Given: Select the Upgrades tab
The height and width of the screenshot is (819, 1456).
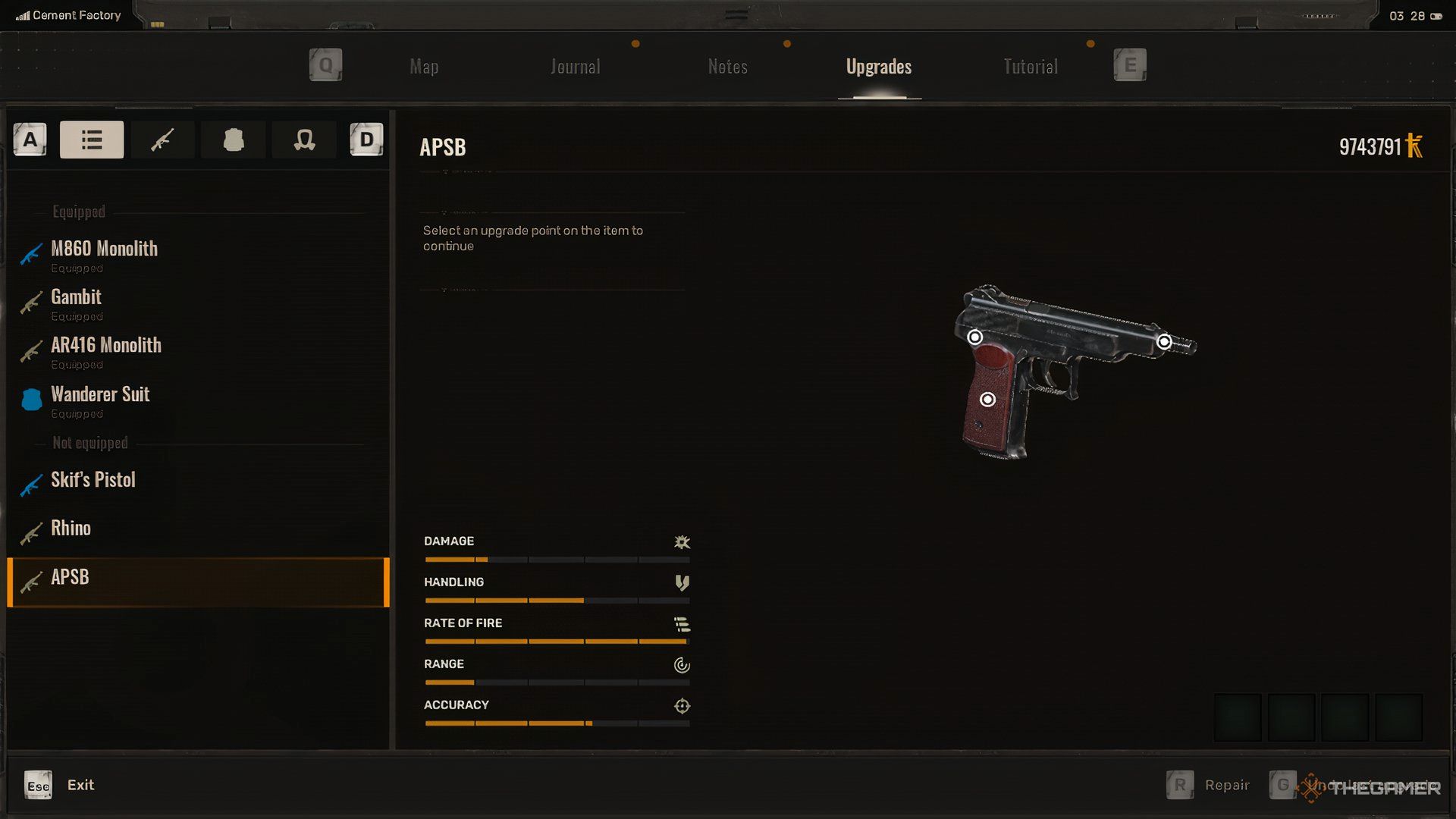Looking at the screenshot, I should pyautogui.click(x=878, y=67).
